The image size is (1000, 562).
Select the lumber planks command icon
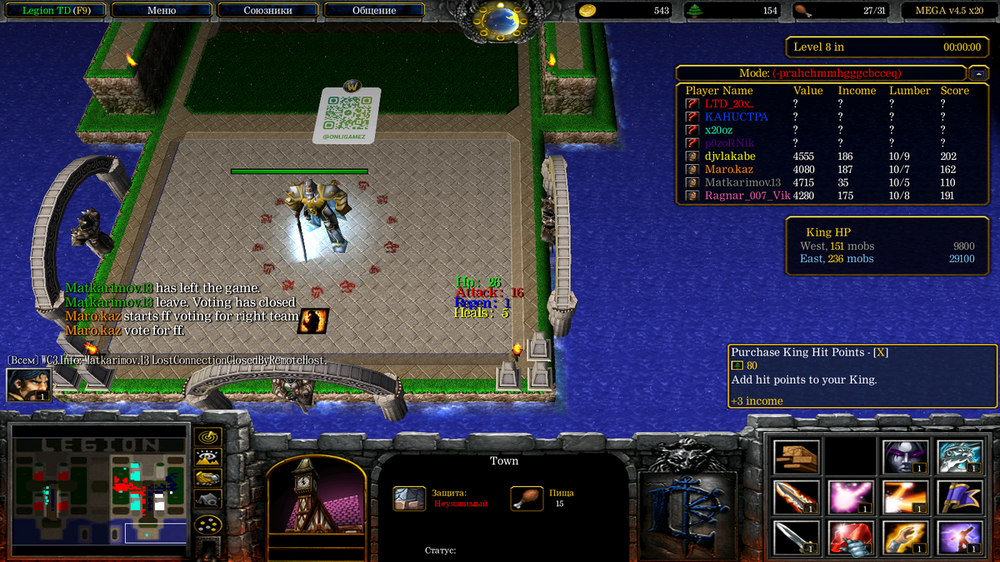[x=796, y=456]
